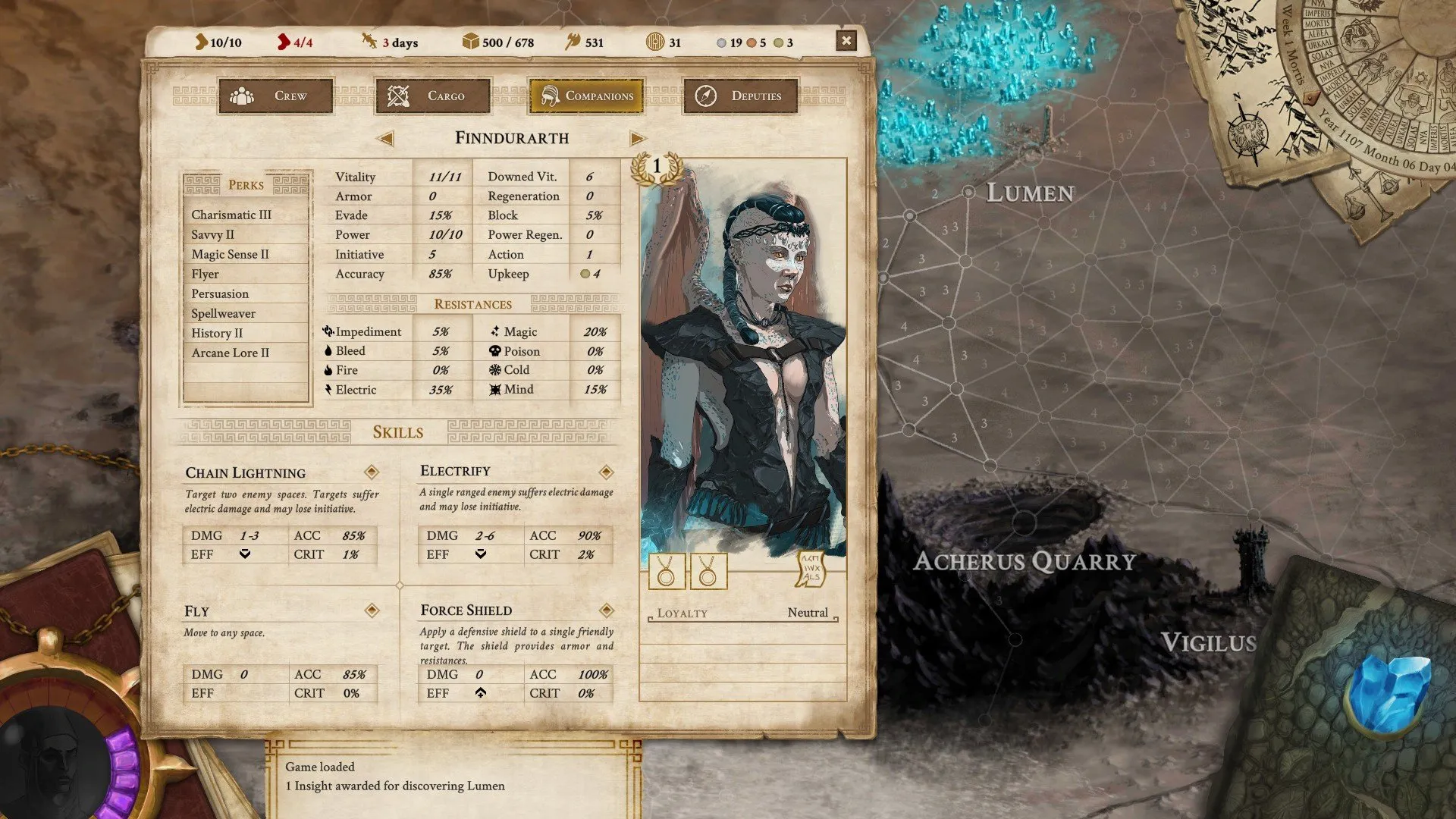Switch to the Crew tab
Viewport: 1456px width, 819px height.
click(275, 96)
